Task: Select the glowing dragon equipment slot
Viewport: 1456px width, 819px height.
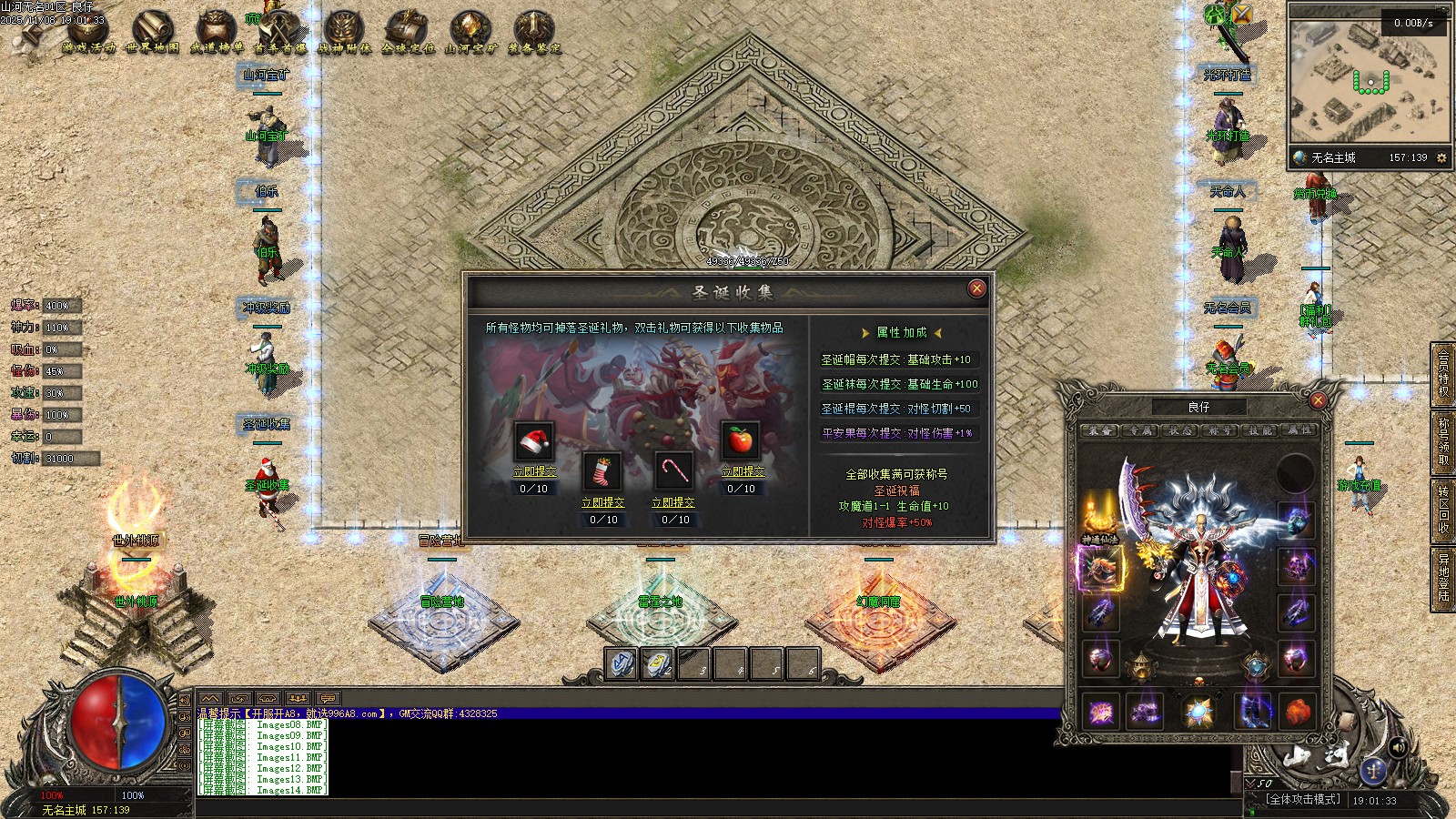Action: [x=1100, y=568]
